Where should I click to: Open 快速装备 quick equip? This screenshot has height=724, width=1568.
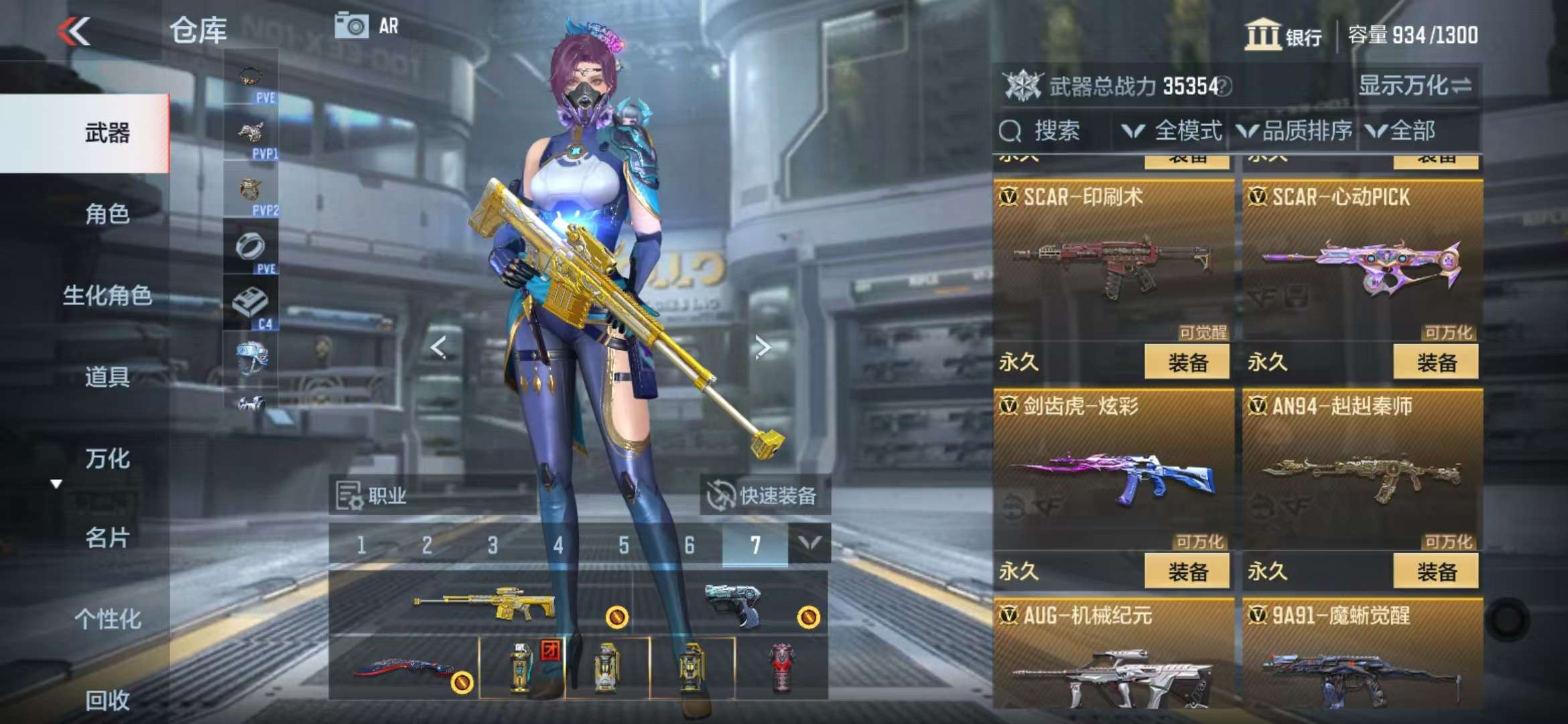[x=764, y=496]
